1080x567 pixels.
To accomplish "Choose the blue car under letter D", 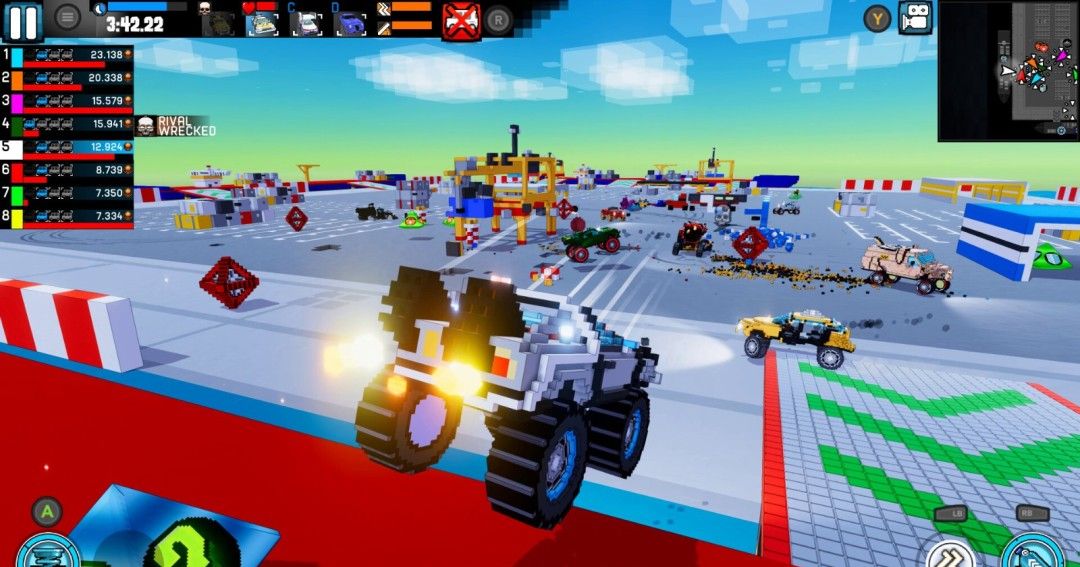I will click(349, 21).
